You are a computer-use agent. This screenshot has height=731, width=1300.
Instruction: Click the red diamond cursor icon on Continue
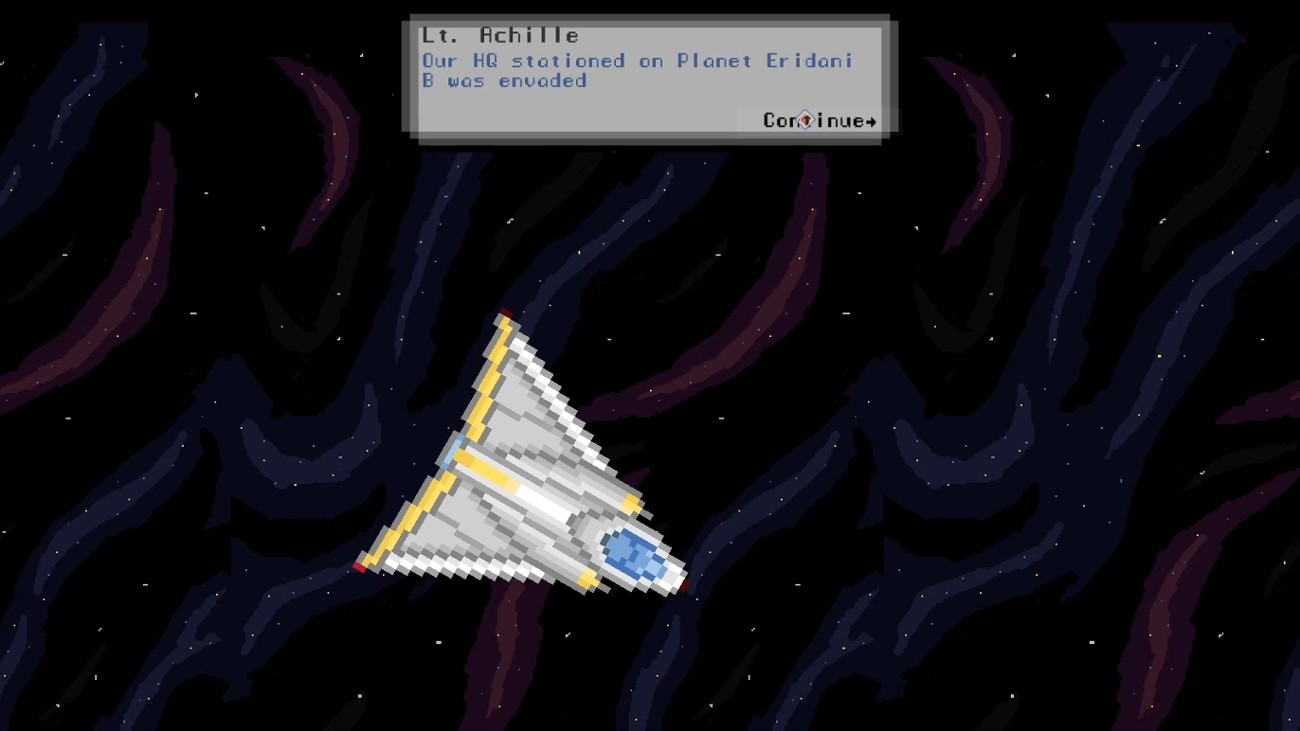[x=804, y=120]
